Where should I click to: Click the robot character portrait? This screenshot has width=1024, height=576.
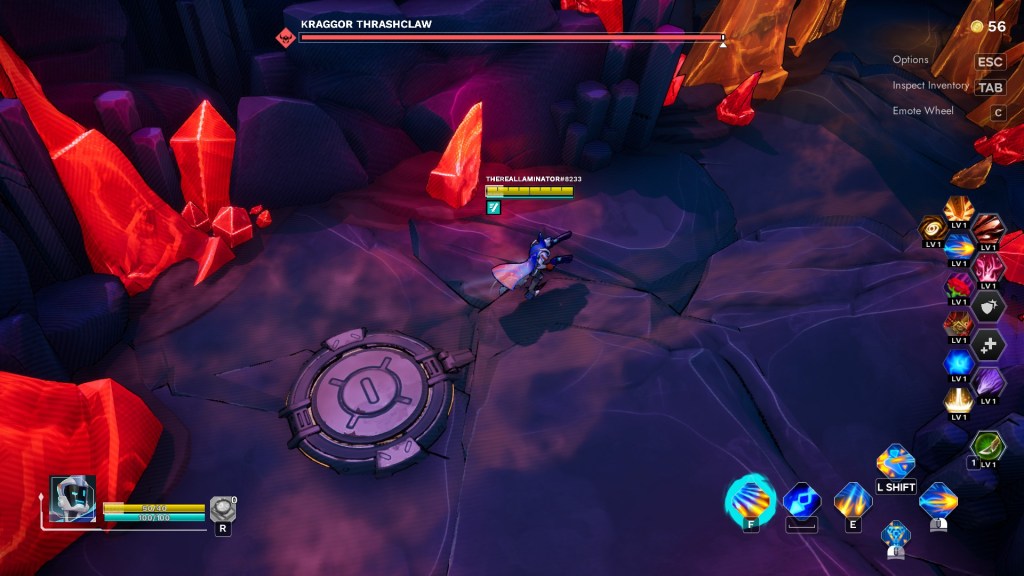(73, 498)
